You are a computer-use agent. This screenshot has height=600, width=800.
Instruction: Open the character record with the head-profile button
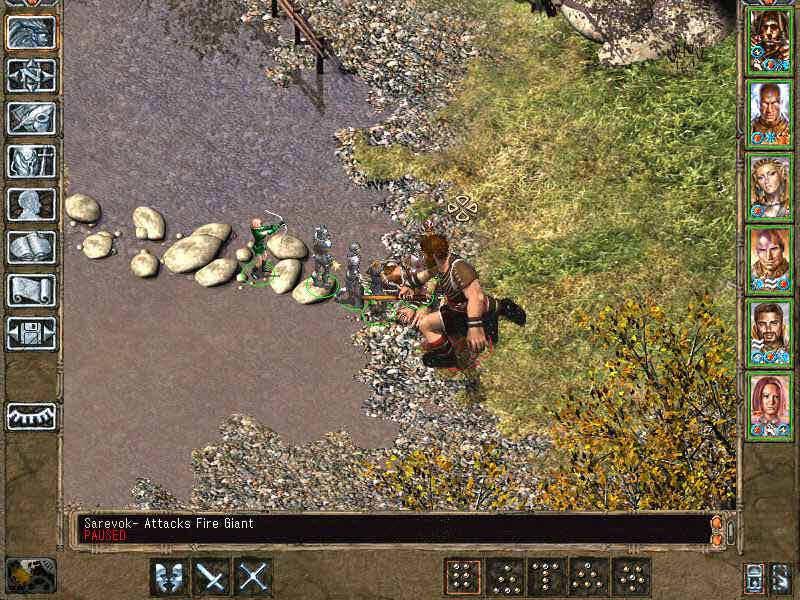[x=31, y=204]
